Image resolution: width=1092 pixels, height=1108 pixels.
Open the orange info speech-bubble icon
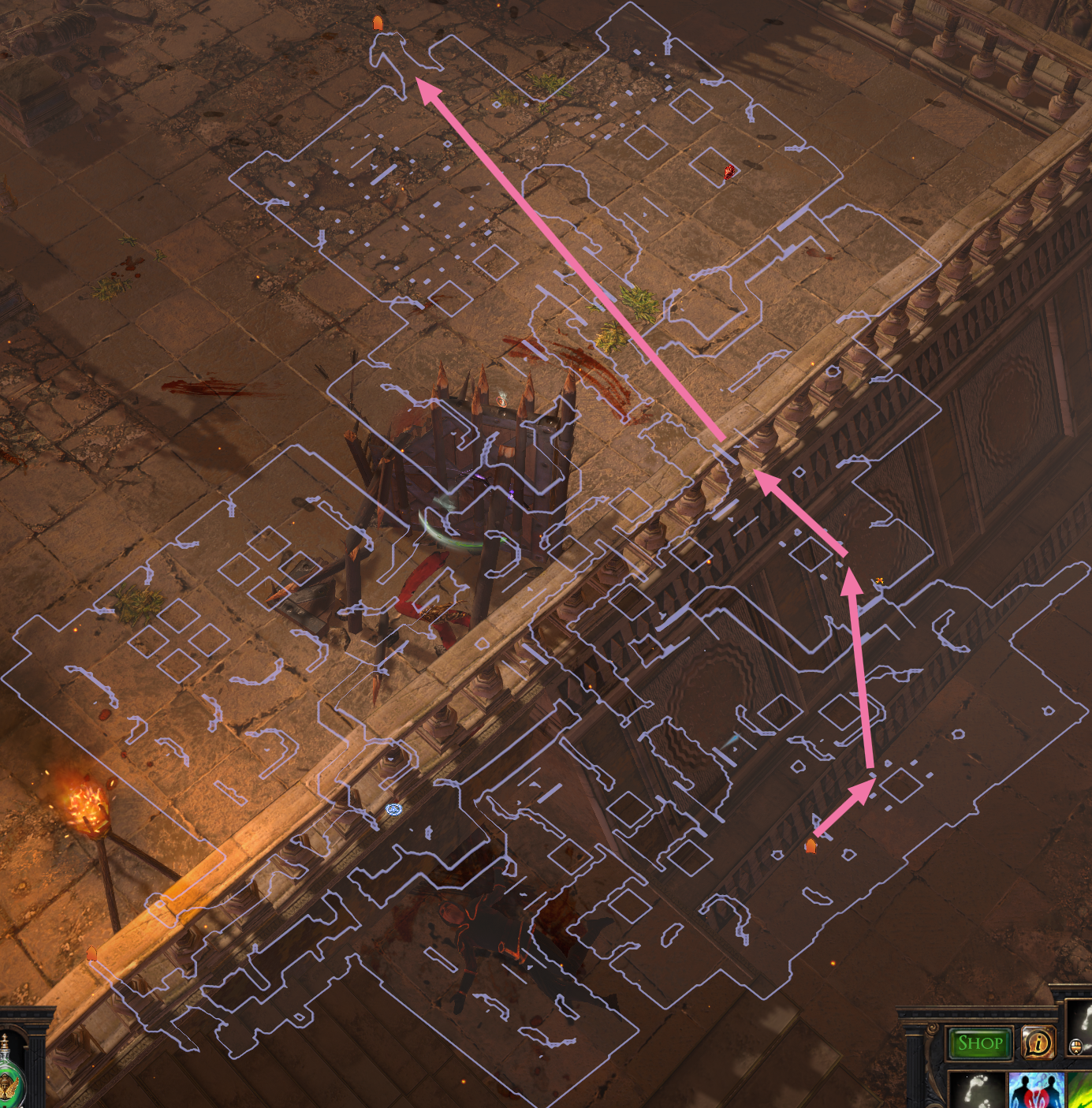tap(1038, 1043)
